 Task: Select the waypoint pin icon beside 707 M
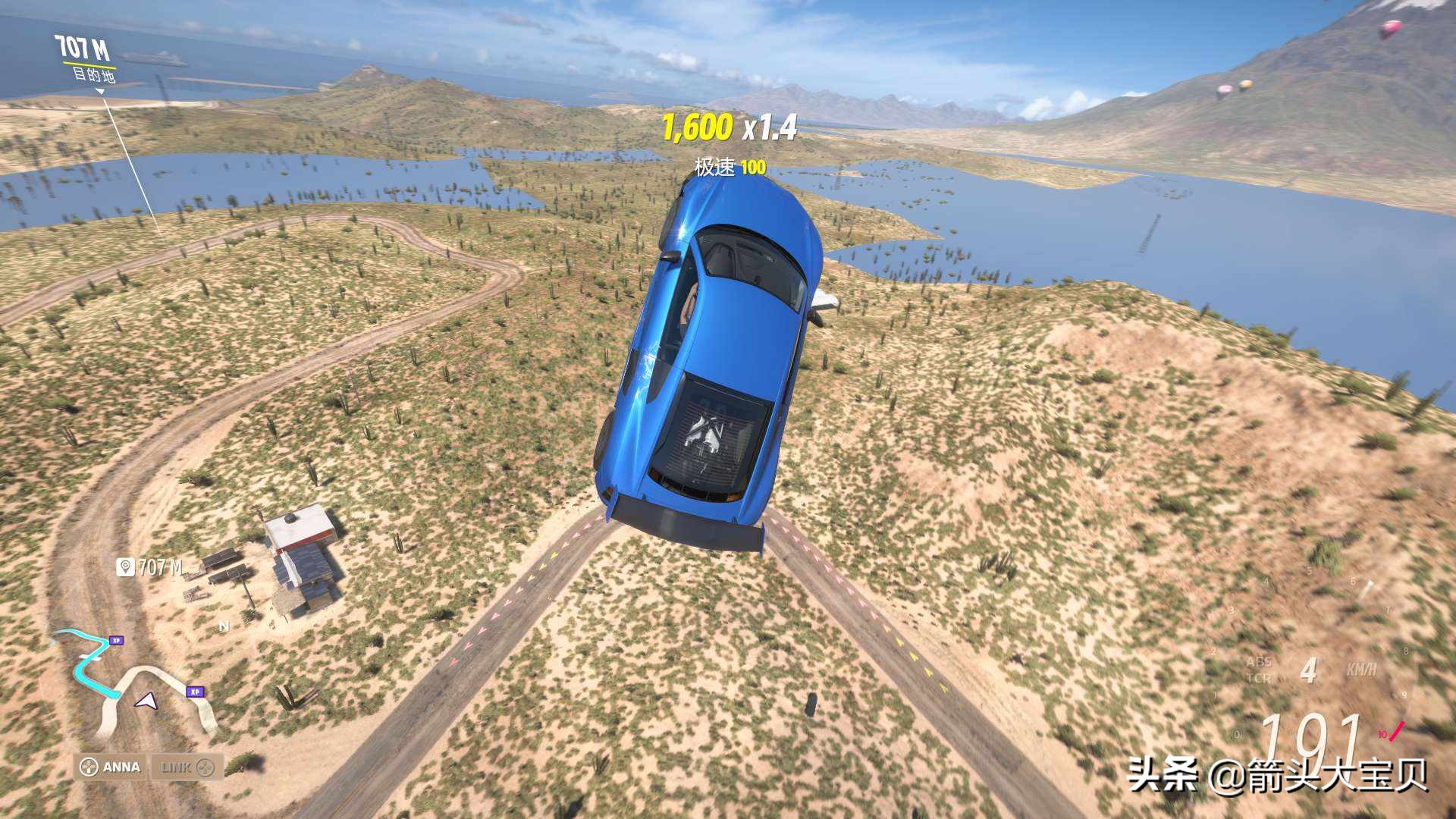pyautogui.click(x=125, y=566)
